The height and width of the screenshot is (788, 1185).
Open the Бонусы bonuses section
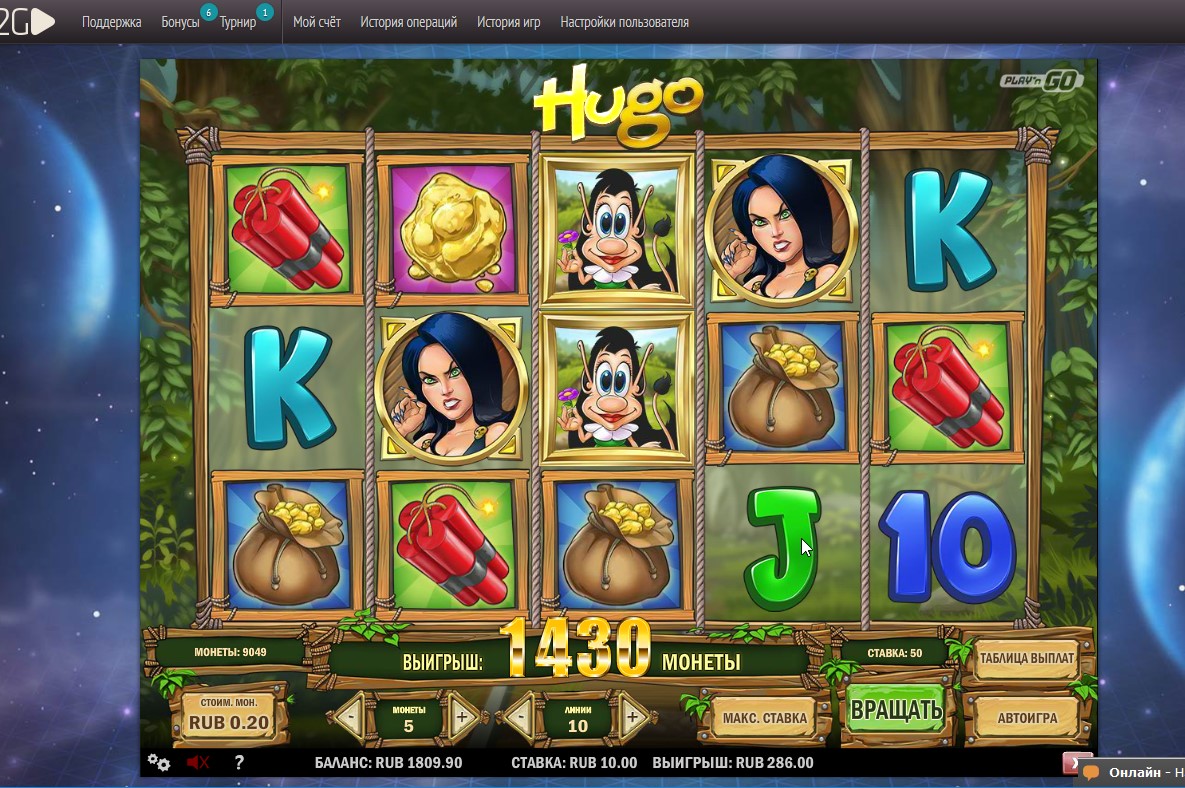181,22
